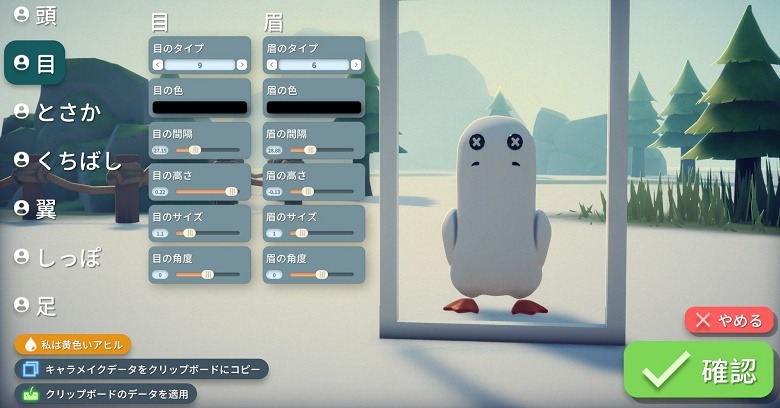Cancel with the red やめる button
This screenshot has height=408, width=780.
coord(730,321)
